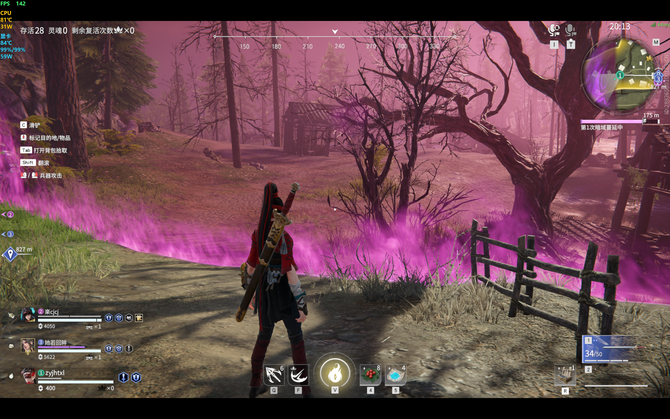The image size is (670, 419).
Task: Select the blue-marked teammate portrait numbered 3
Action: (28, 345)
